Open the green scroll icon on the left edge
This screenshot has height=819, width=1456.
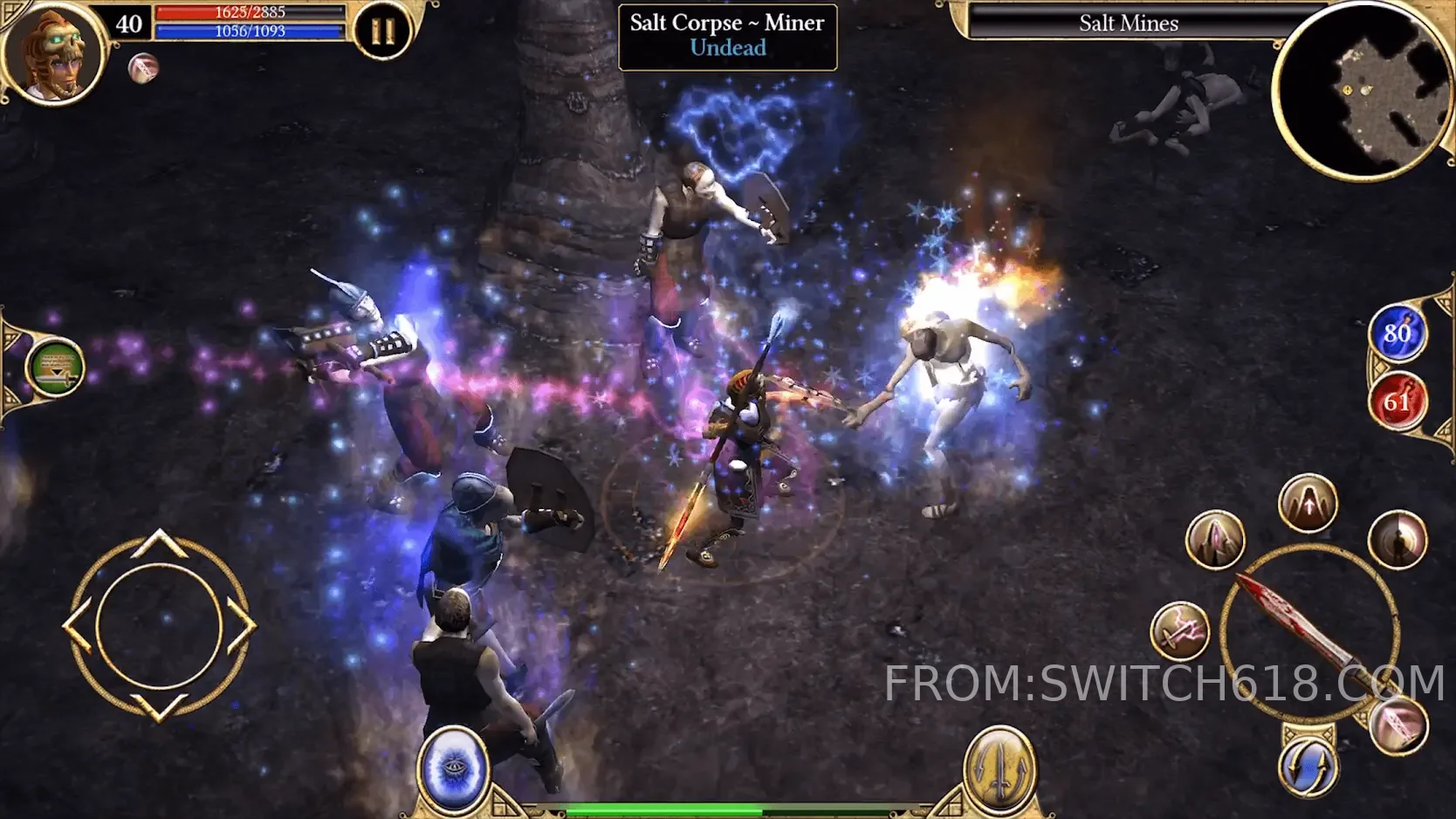[55, 367]
